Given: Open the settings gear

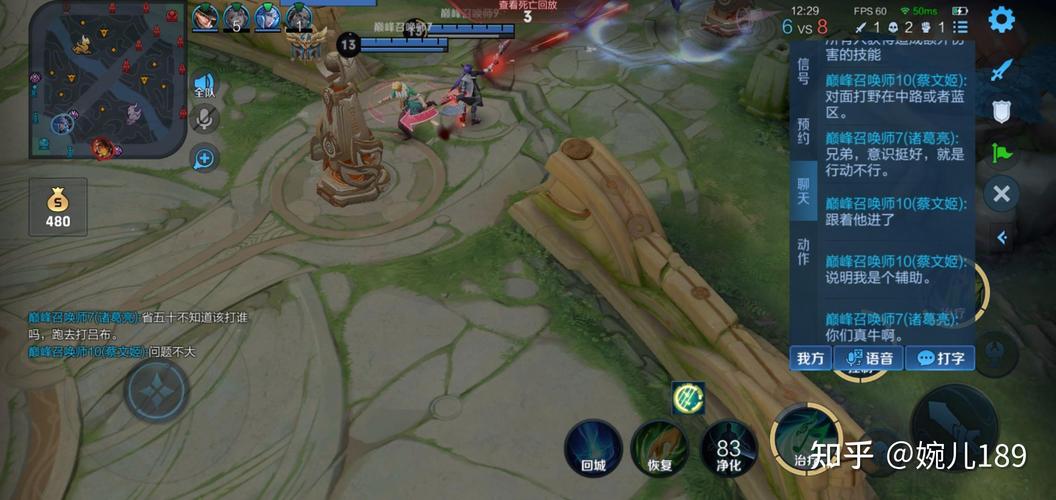Looking at the screenshot, I should (x=1001, y=20).
